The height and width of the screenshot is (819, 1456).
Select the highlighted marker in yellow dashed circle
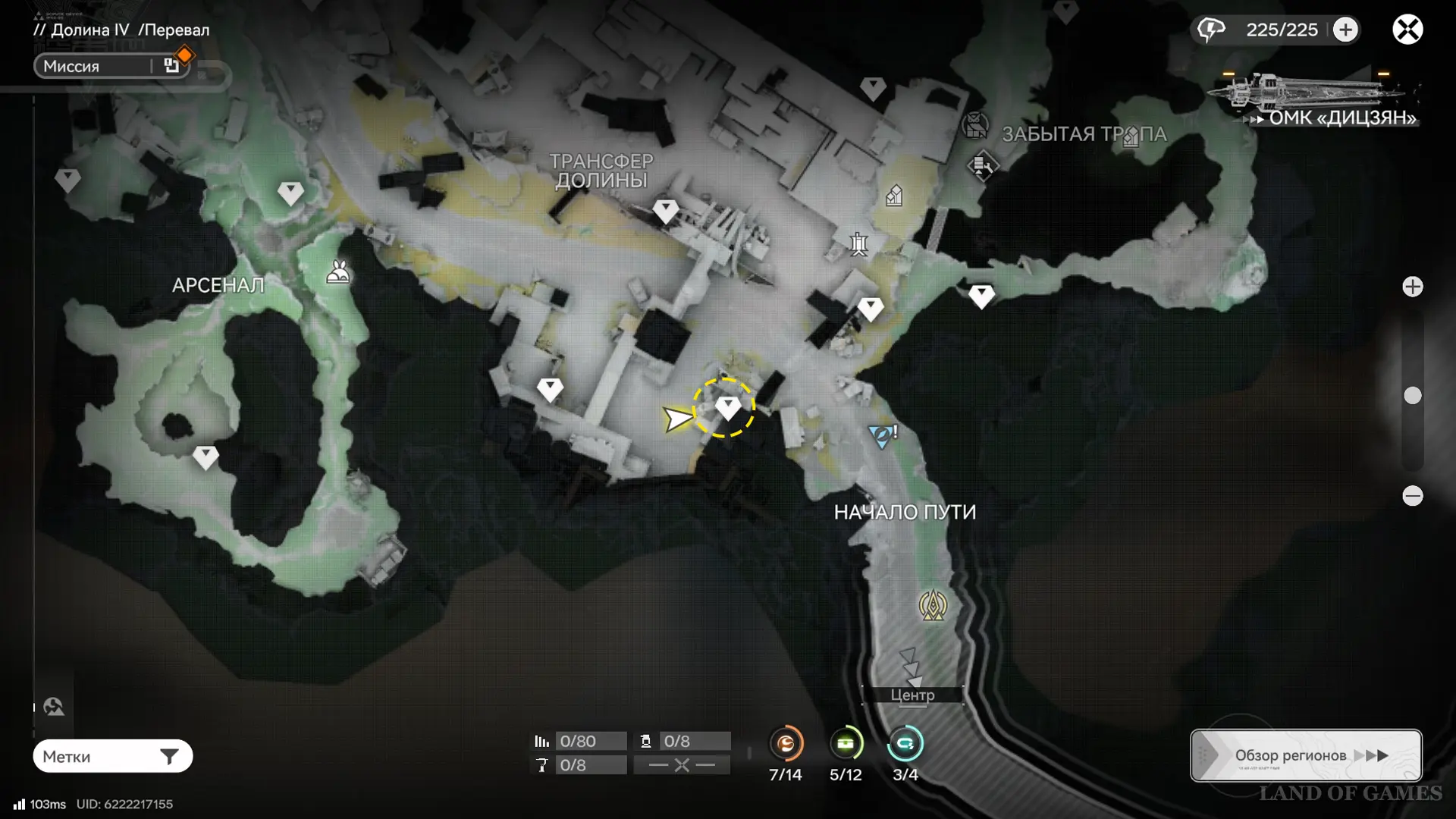(727, 408)
